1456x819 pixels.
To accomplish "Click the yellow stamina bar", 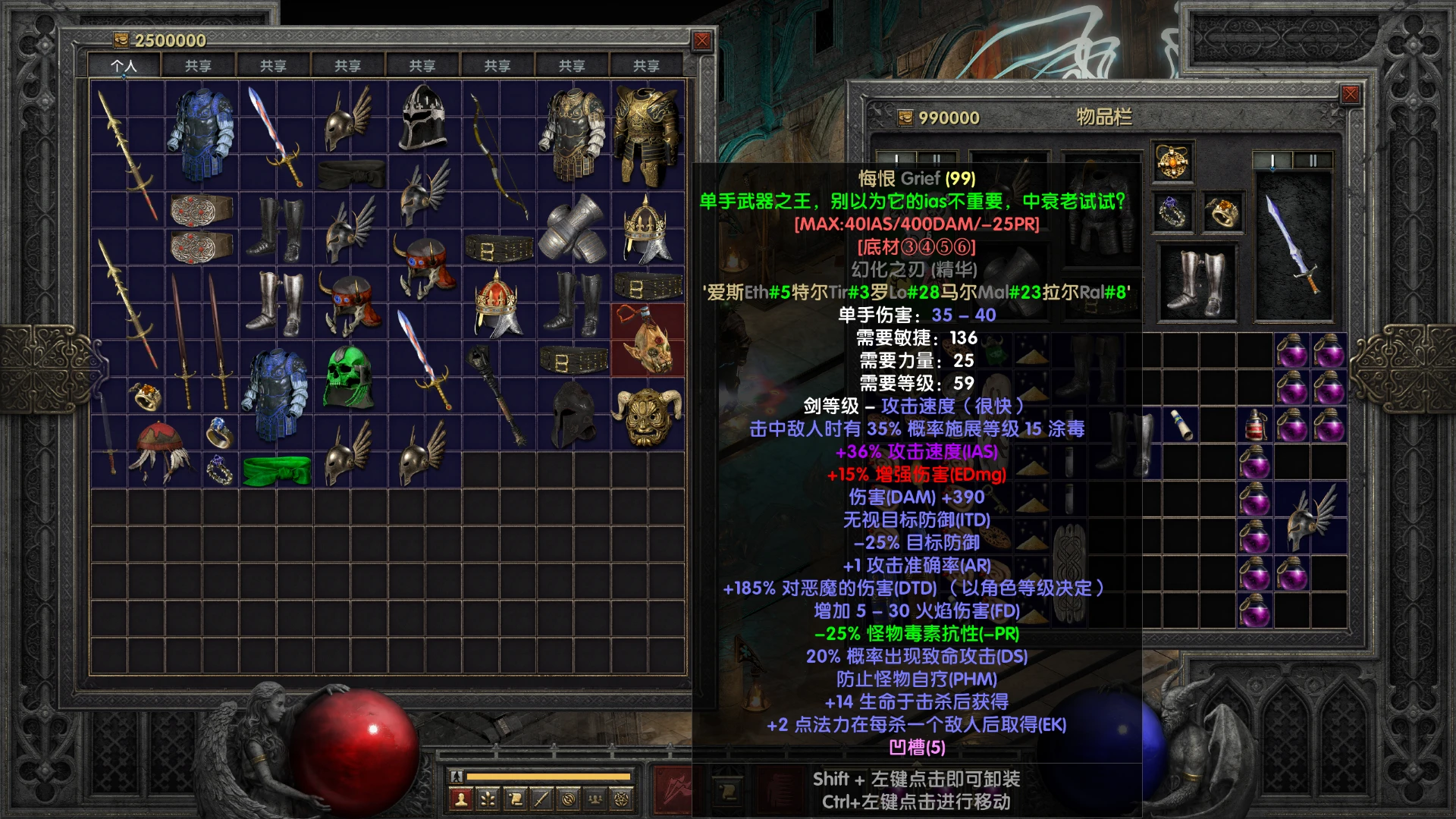I will click(550, 777).
